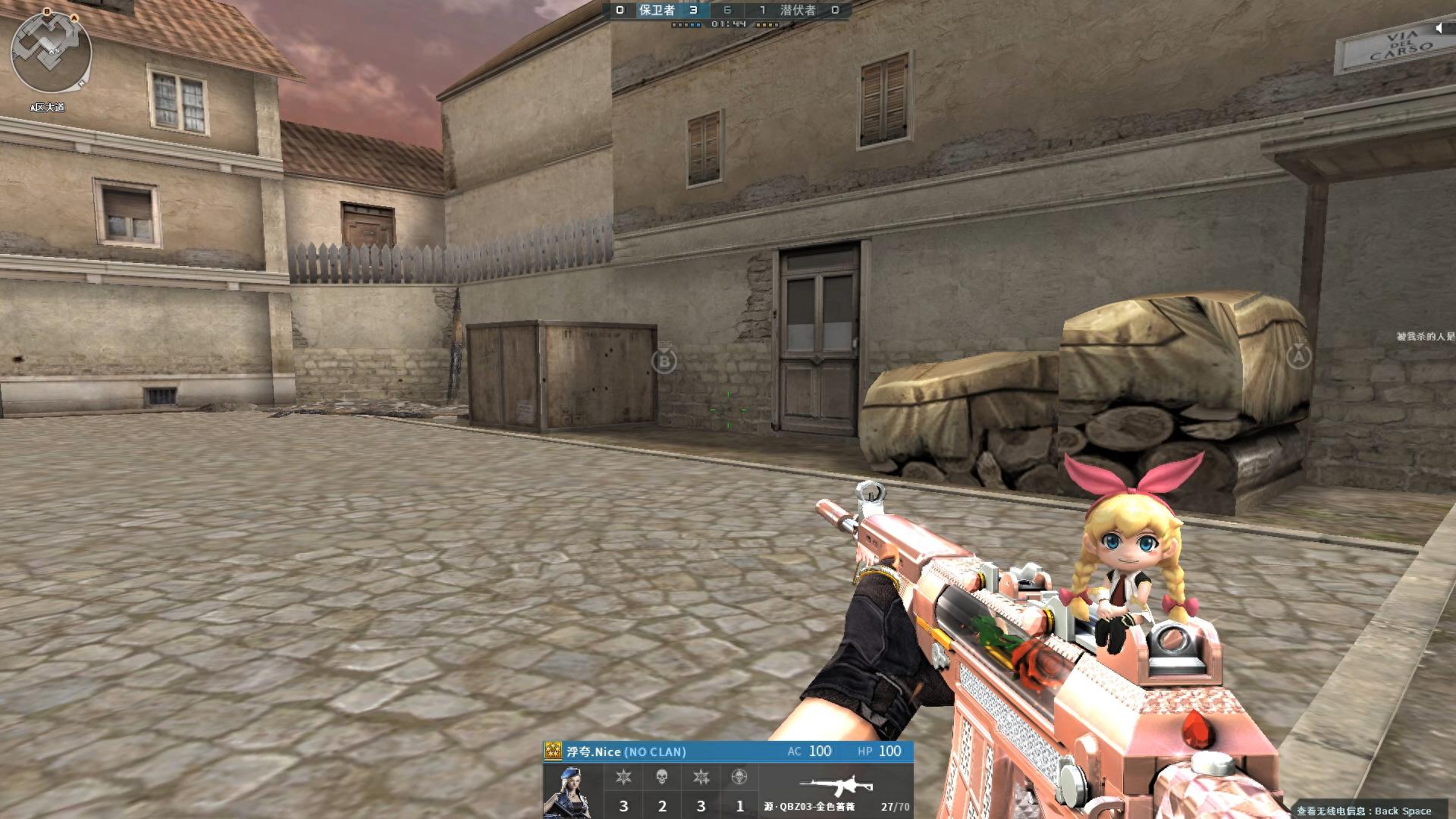Click the player name 浮夸.Nice
The height and width of the screenshot is (819, 1456).
594,752
